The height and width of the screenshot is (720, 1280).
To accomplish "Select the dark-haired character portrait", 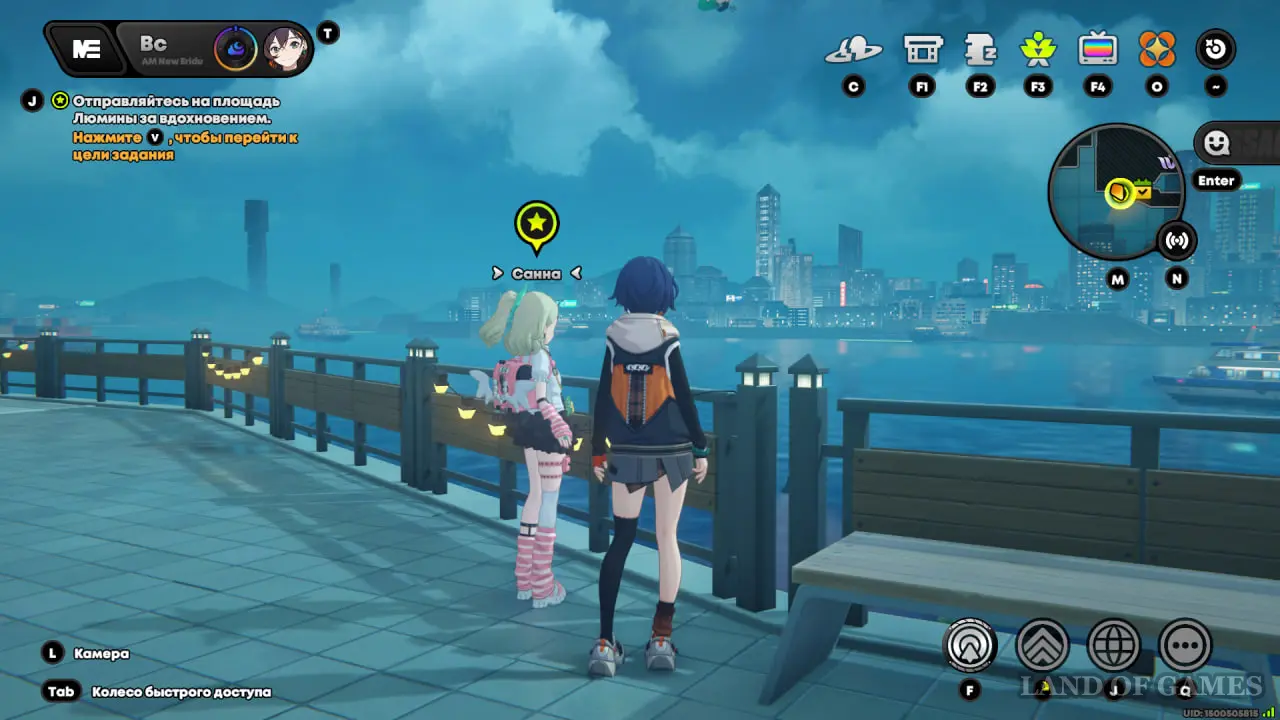I will 284,48.
